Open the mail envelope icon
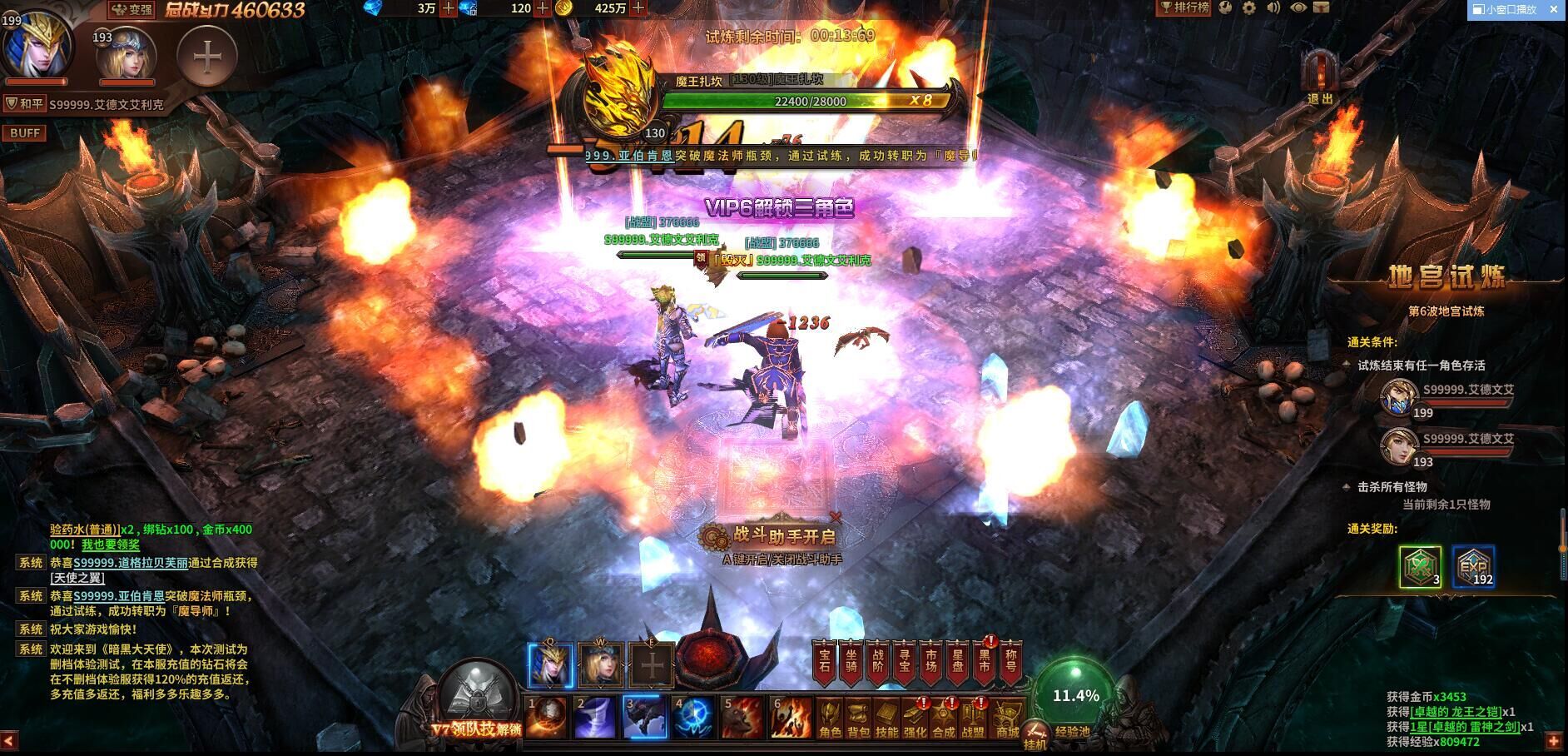 pyautogui.click(x=1321, y=8)
